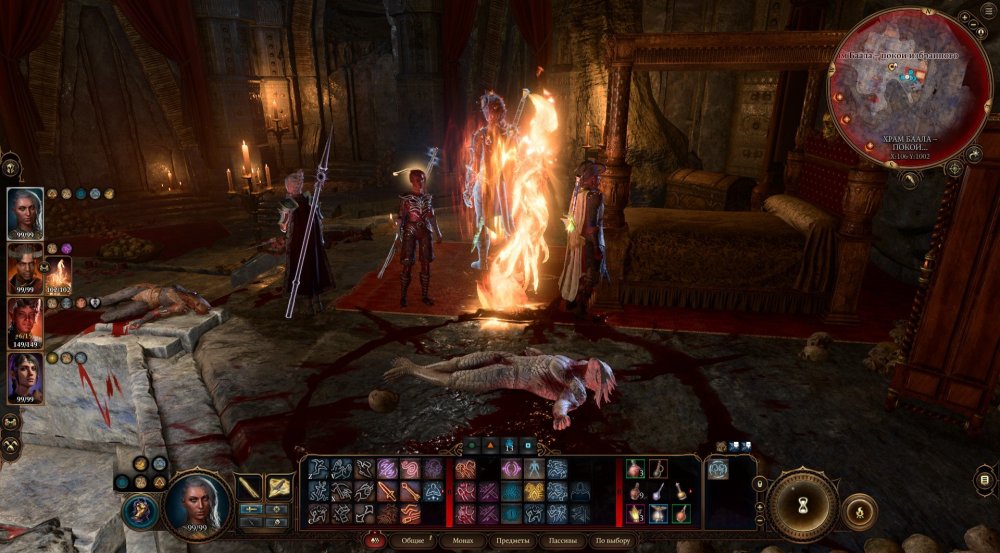
Task: Select the melee weapon staff slot
Action: (x=249, y=487)
